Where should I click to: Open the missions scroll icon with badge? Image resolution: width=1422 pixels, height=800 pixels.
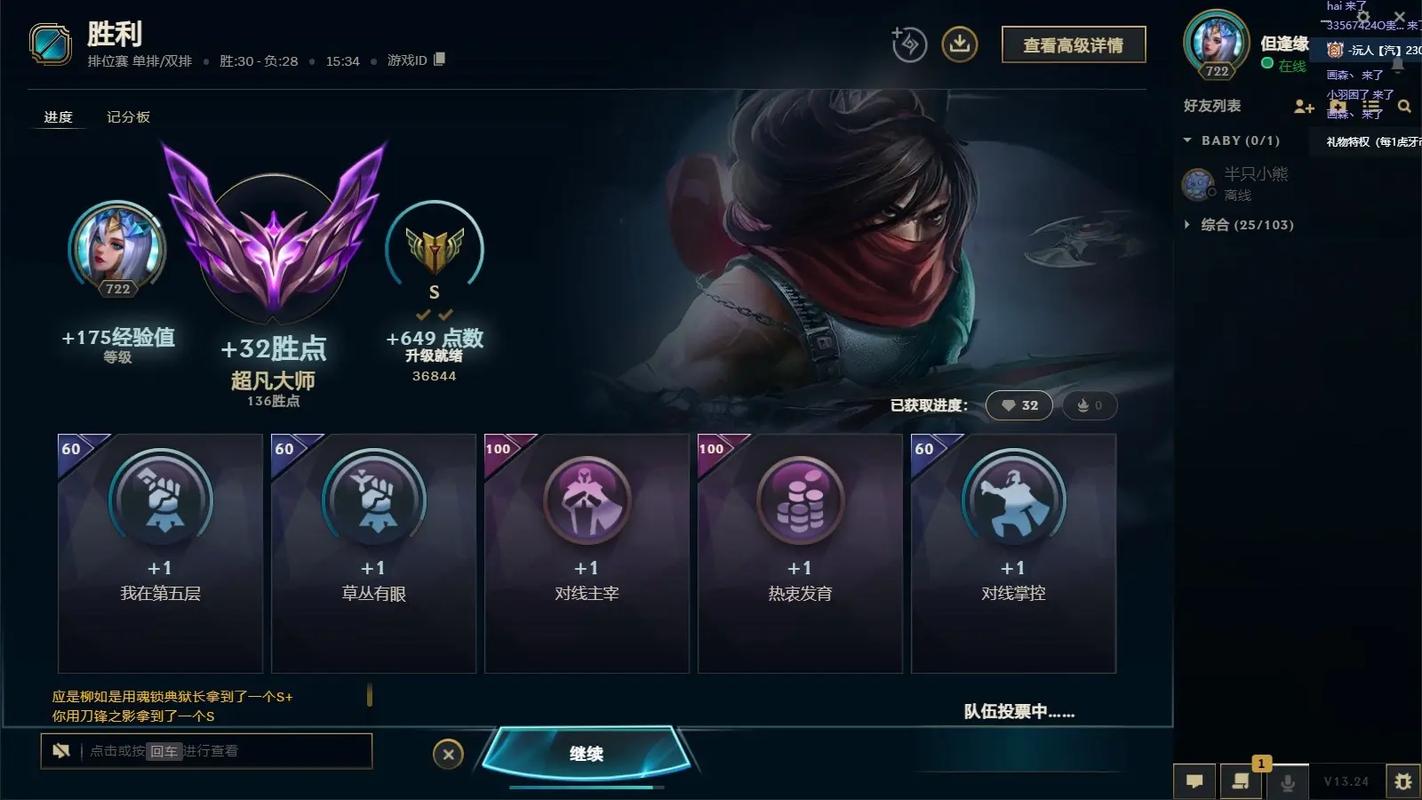(x=1241, y=781)
